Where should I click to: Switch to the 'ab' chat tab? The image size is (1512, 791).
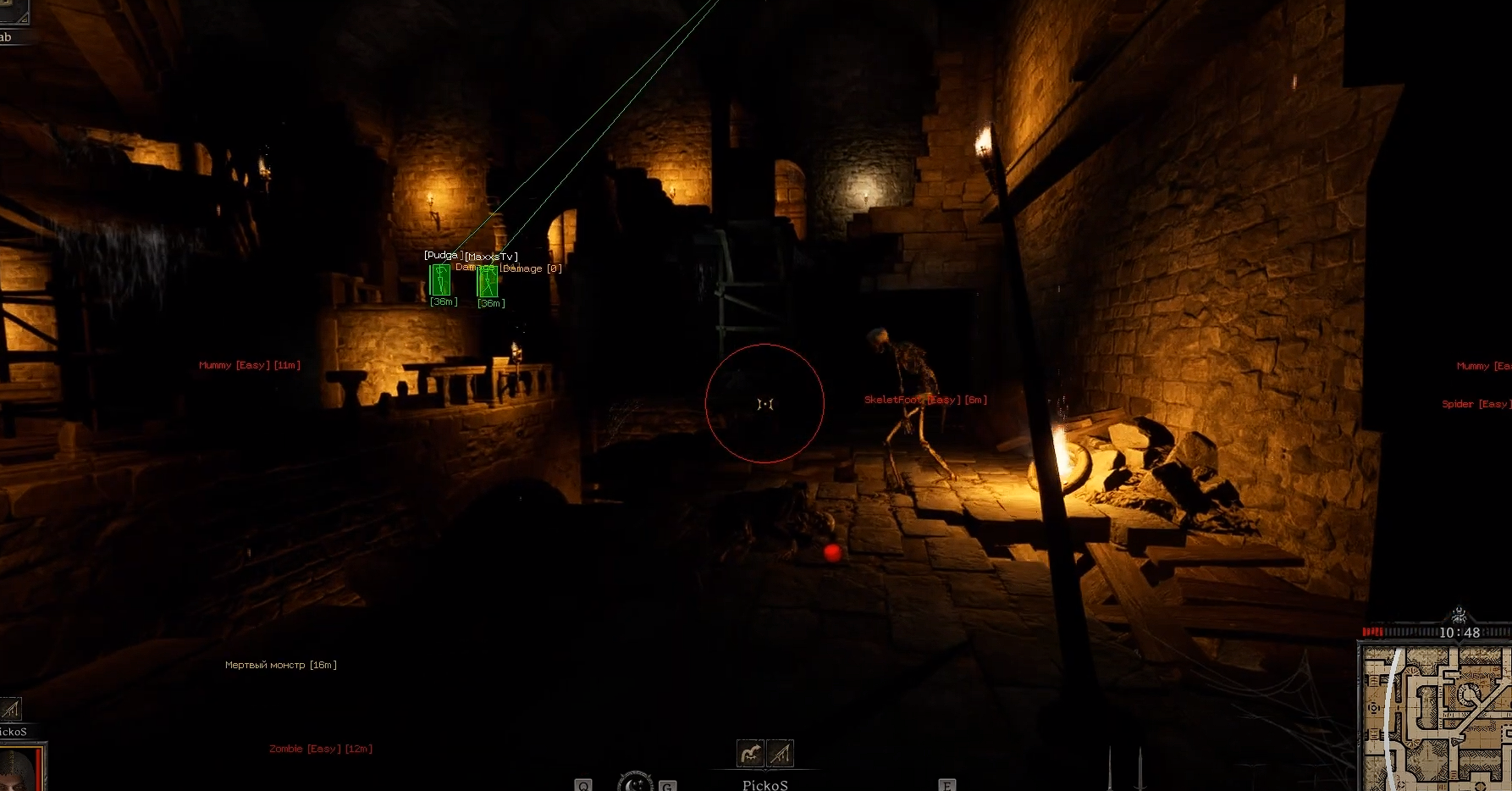coord(7,36)
